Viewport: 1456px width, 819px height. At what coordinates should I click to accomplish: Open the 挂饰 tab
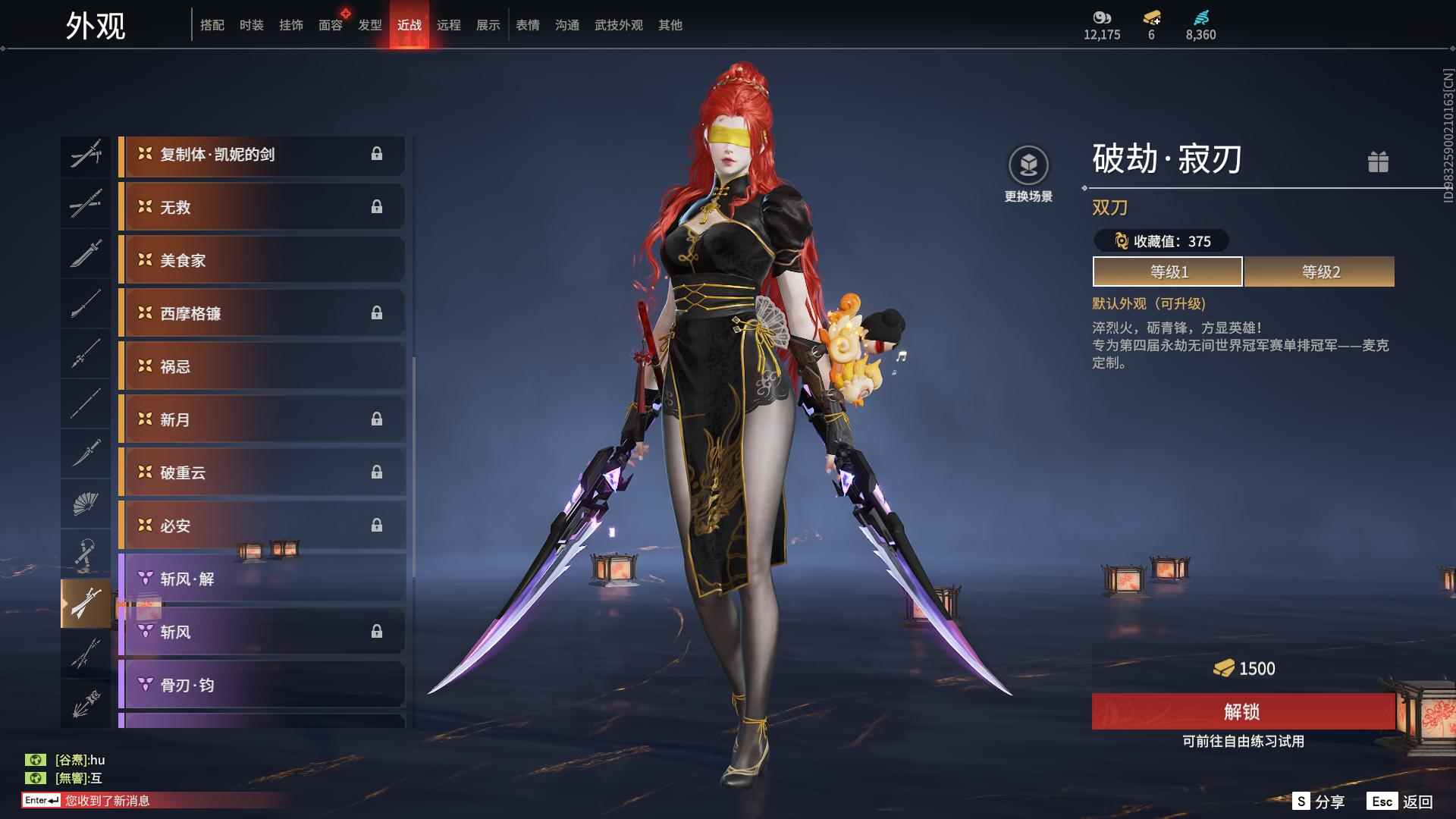coord(290,25)
